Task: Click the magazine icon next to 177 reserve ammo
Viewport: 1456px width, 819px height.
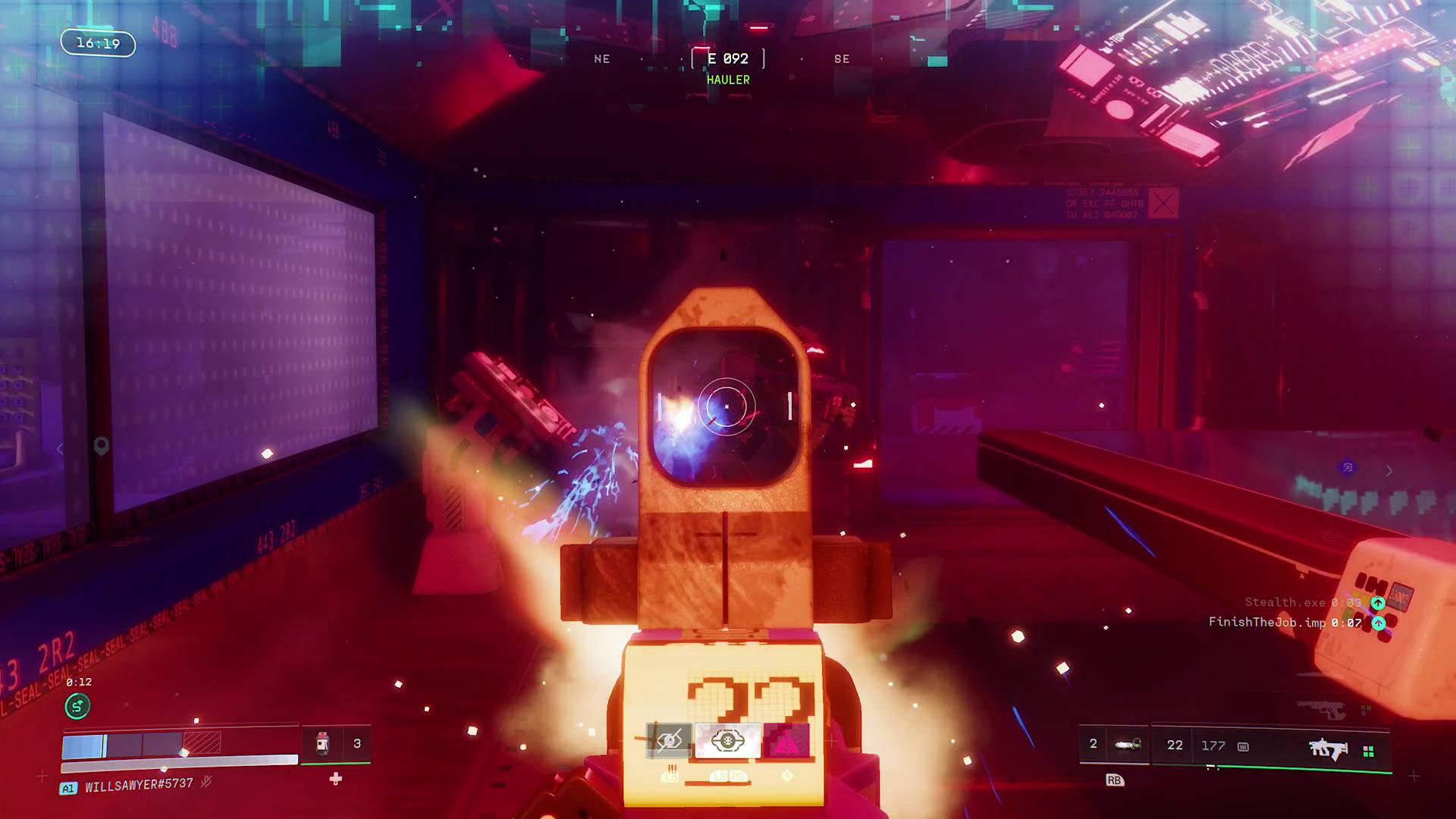Action: 1243,747
